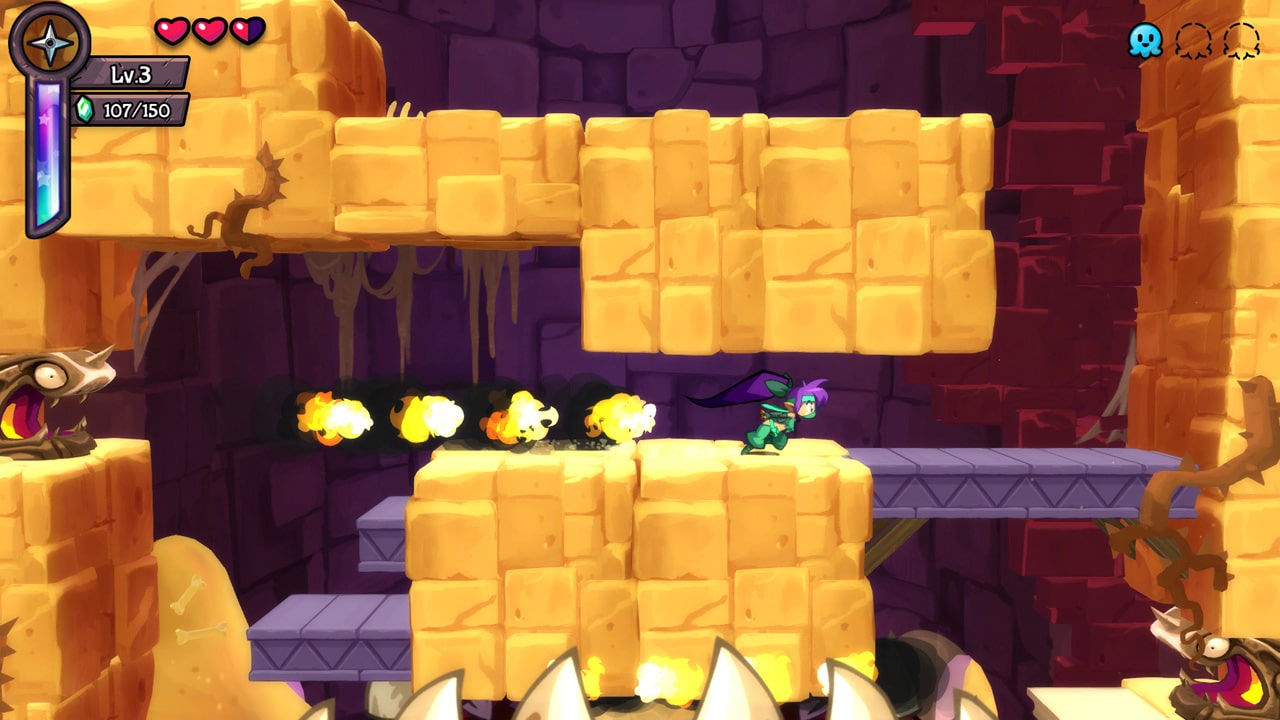Click the green gem currency icon

pyautogui.click(x=84, y=109)
